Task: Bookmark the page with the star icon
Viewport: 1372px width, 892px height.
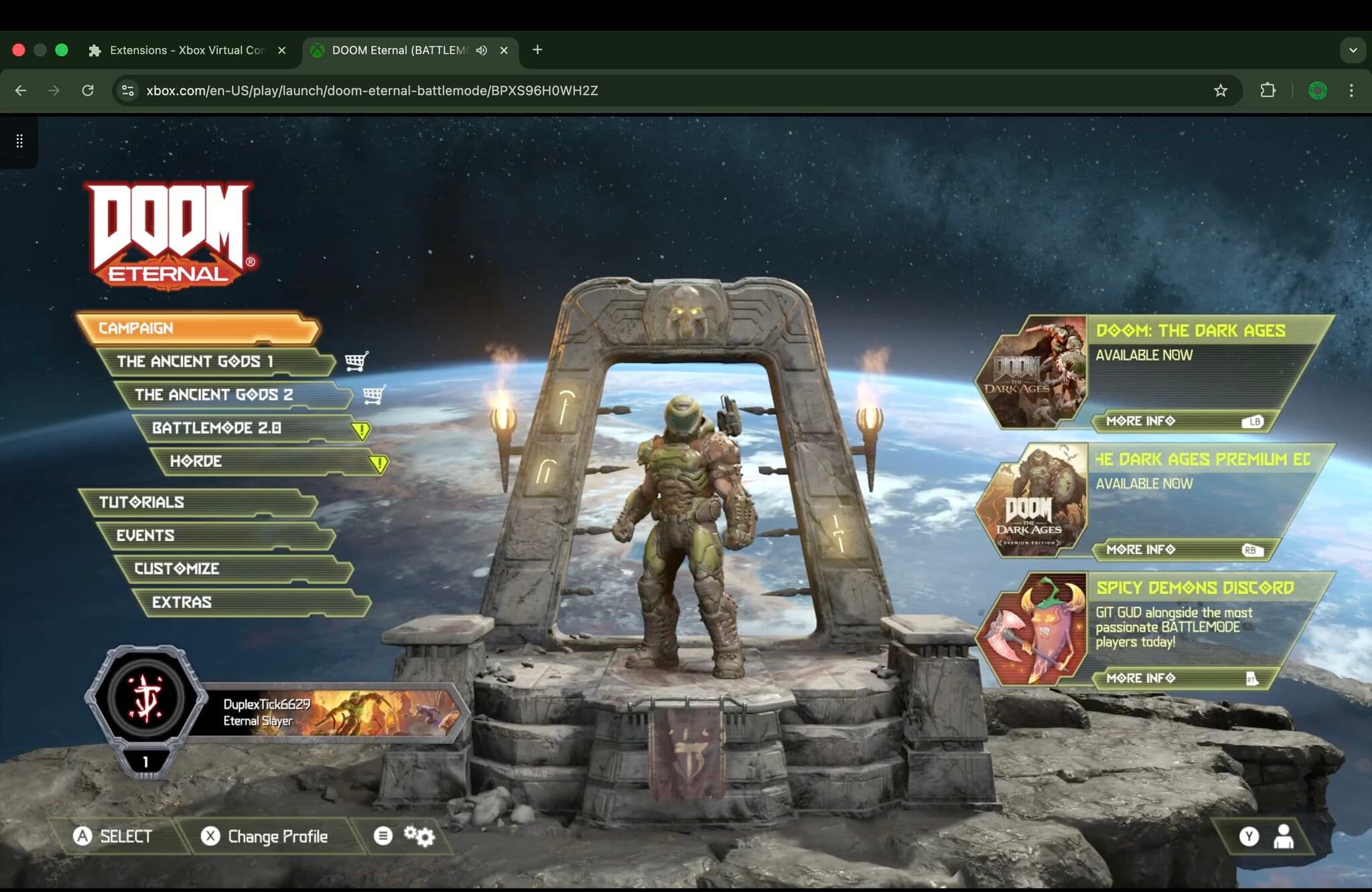Action: click(1221, 90)
